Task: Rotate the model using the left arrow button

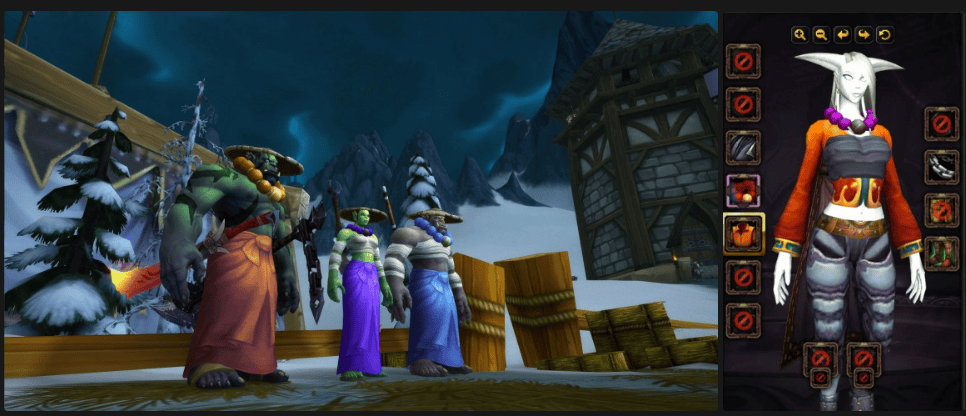Action: tap(842, 35)
